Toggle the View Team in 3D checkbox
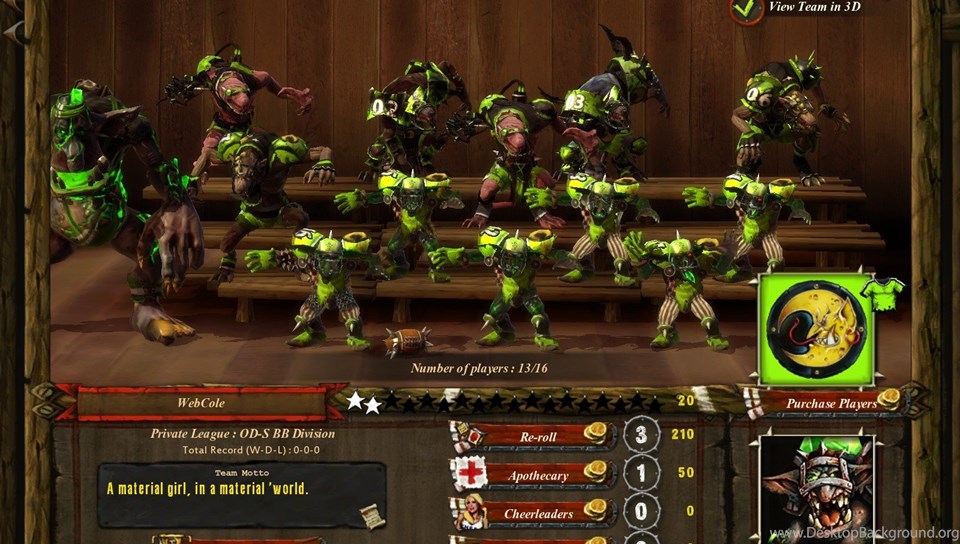This screenshot has height=544, width=960. (x=747, y=9)
